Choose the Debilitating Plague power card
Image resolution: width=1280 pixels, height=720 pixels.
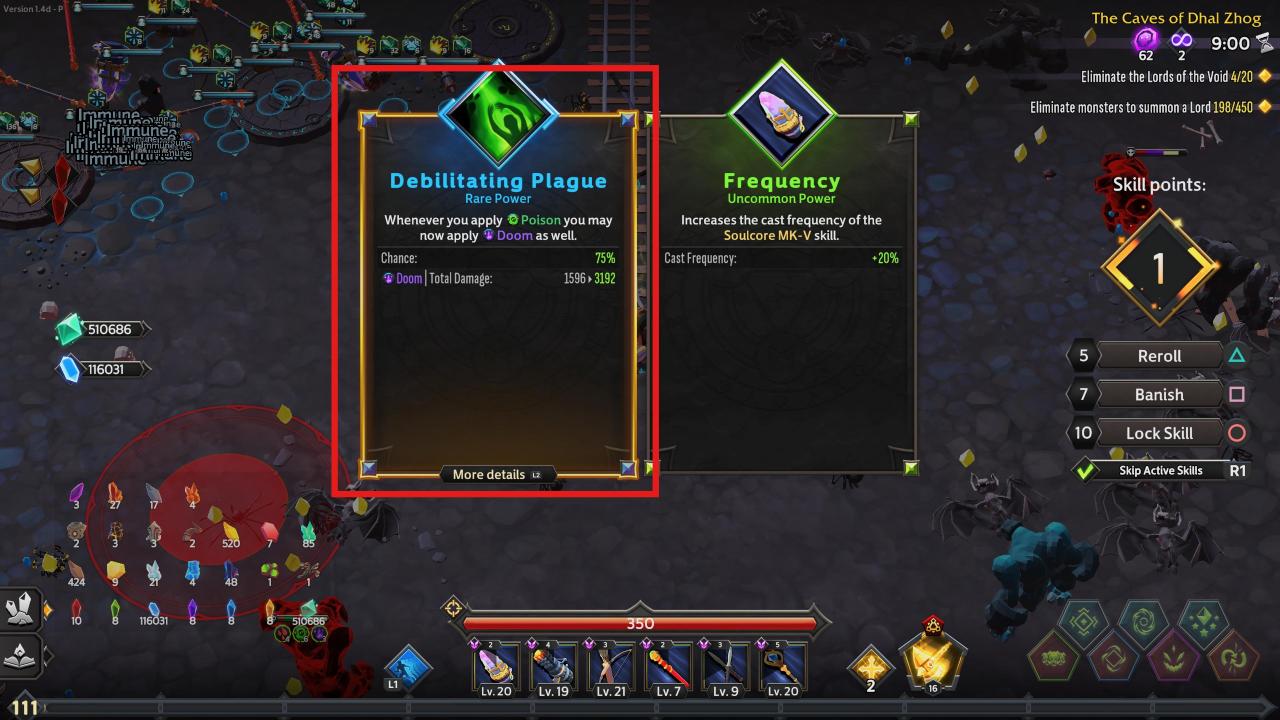coord(498,300)
